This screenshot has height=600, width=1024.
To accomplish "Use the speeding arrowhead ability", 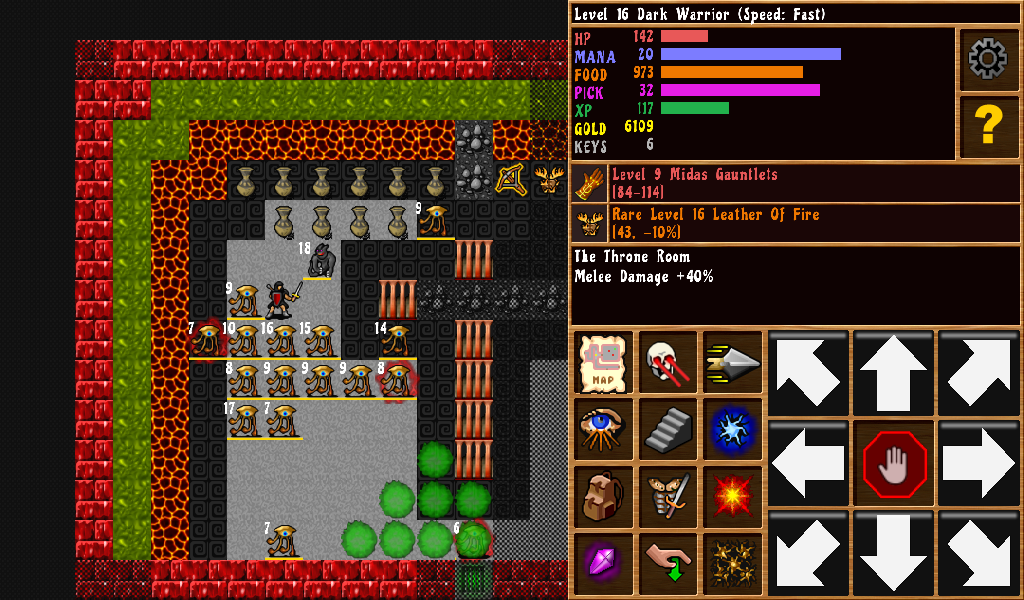I will point(732,362).
